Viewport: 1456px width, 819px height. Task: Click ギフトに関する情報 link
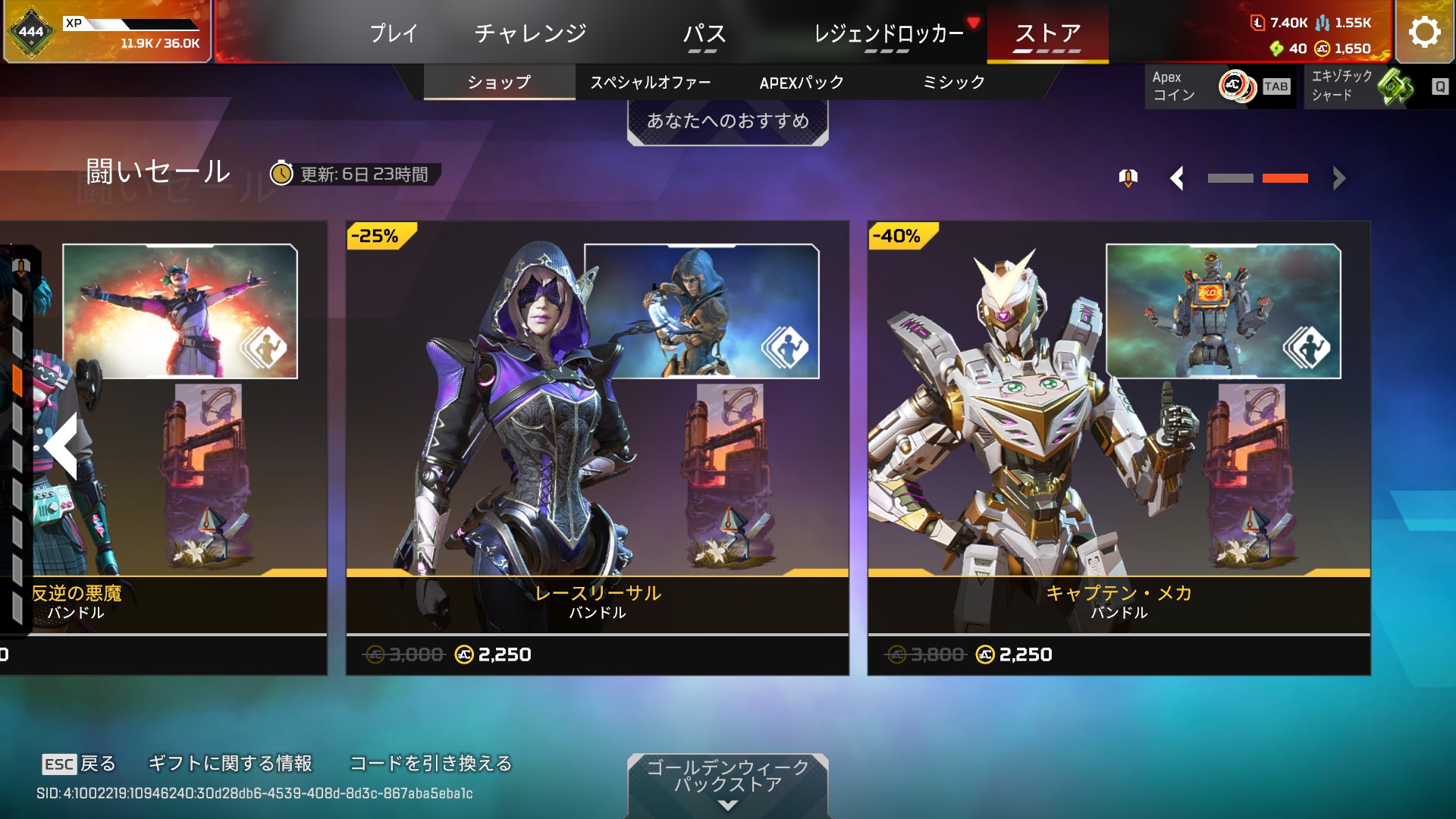(x=230, y=763)
